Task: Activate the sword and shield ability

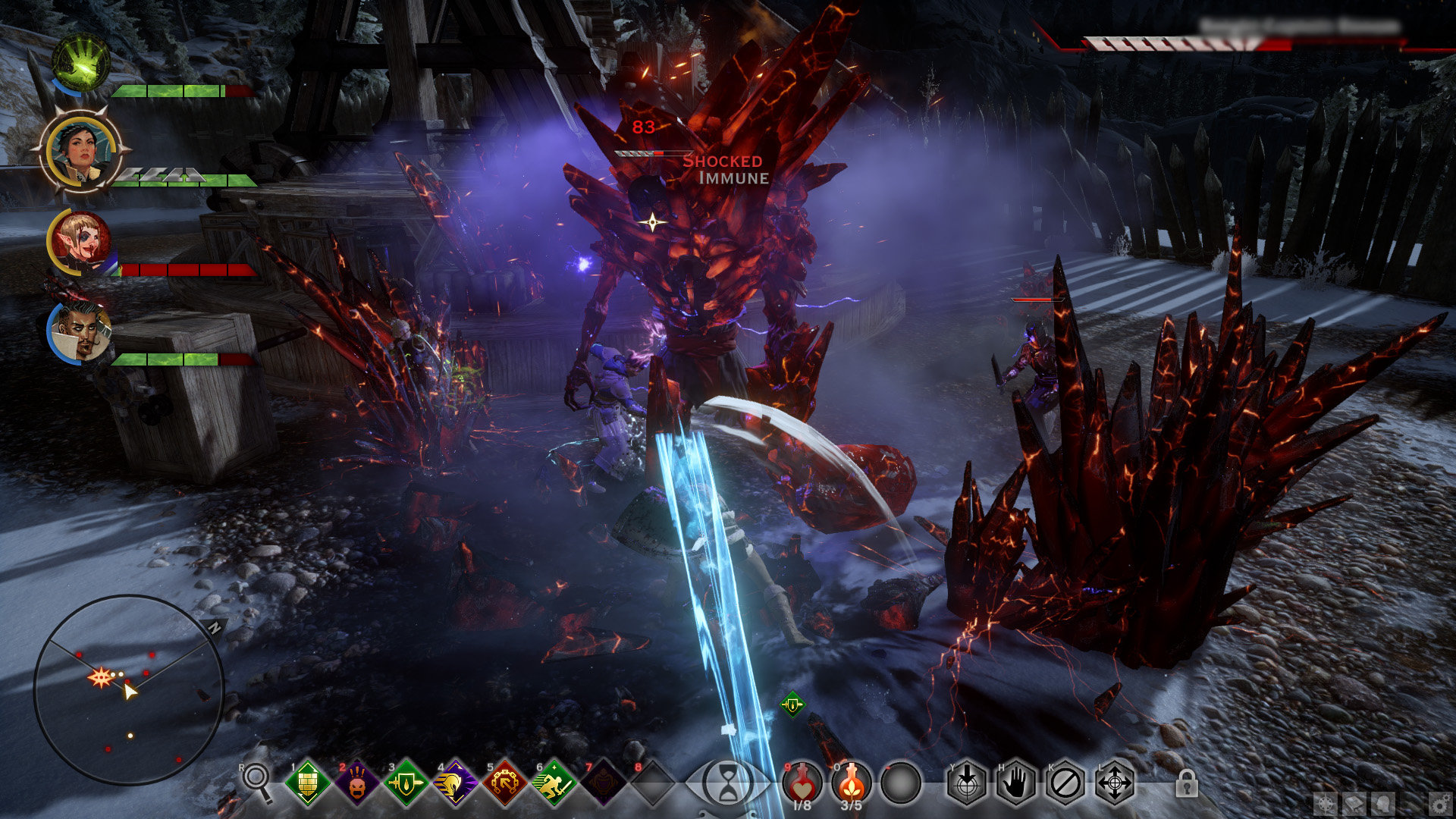Action: (x=406, y=782)
